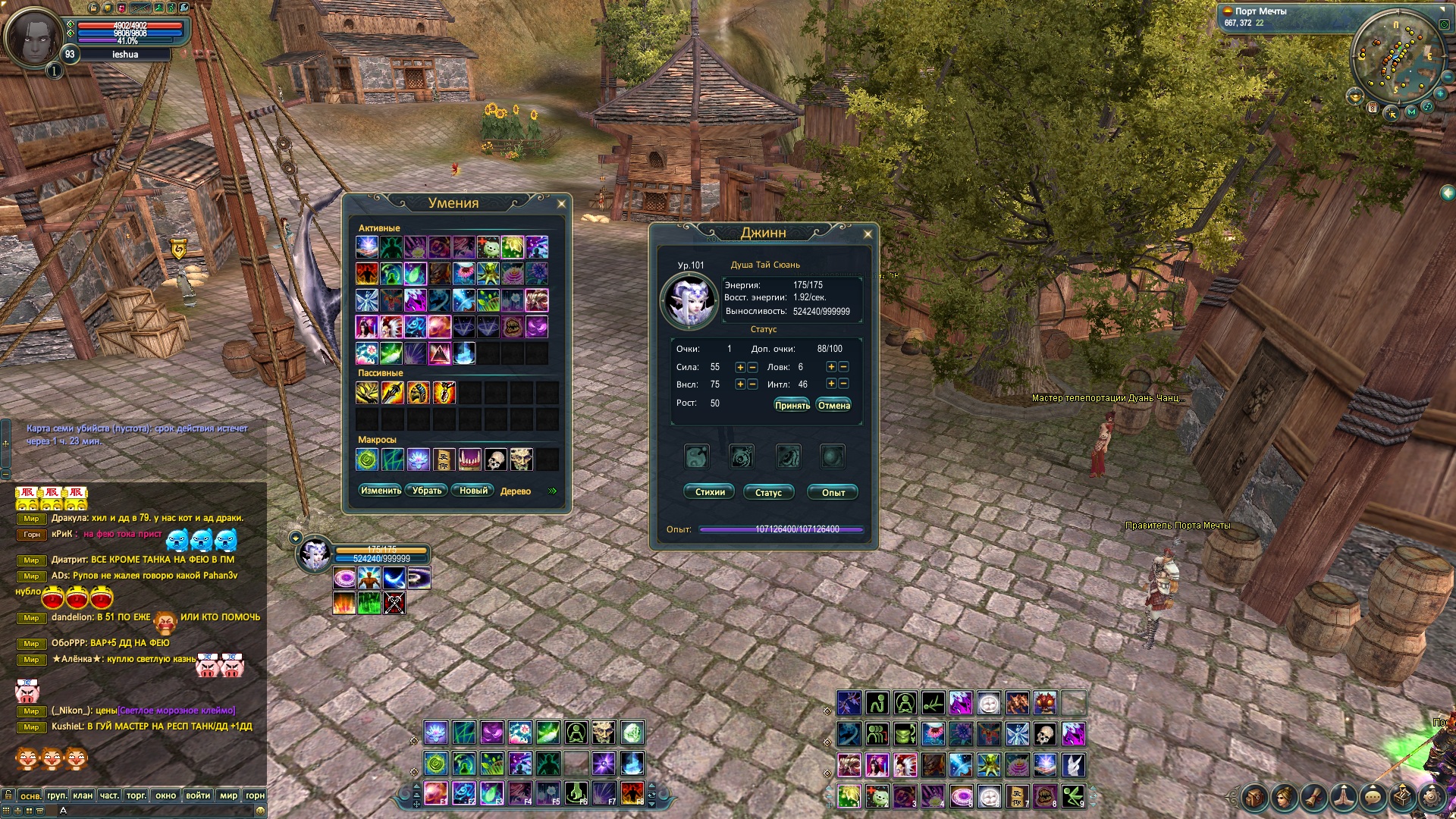Viewport: 1456px width, 819px height.
Task: Close the Джинн window
Action: coord(868,234)
